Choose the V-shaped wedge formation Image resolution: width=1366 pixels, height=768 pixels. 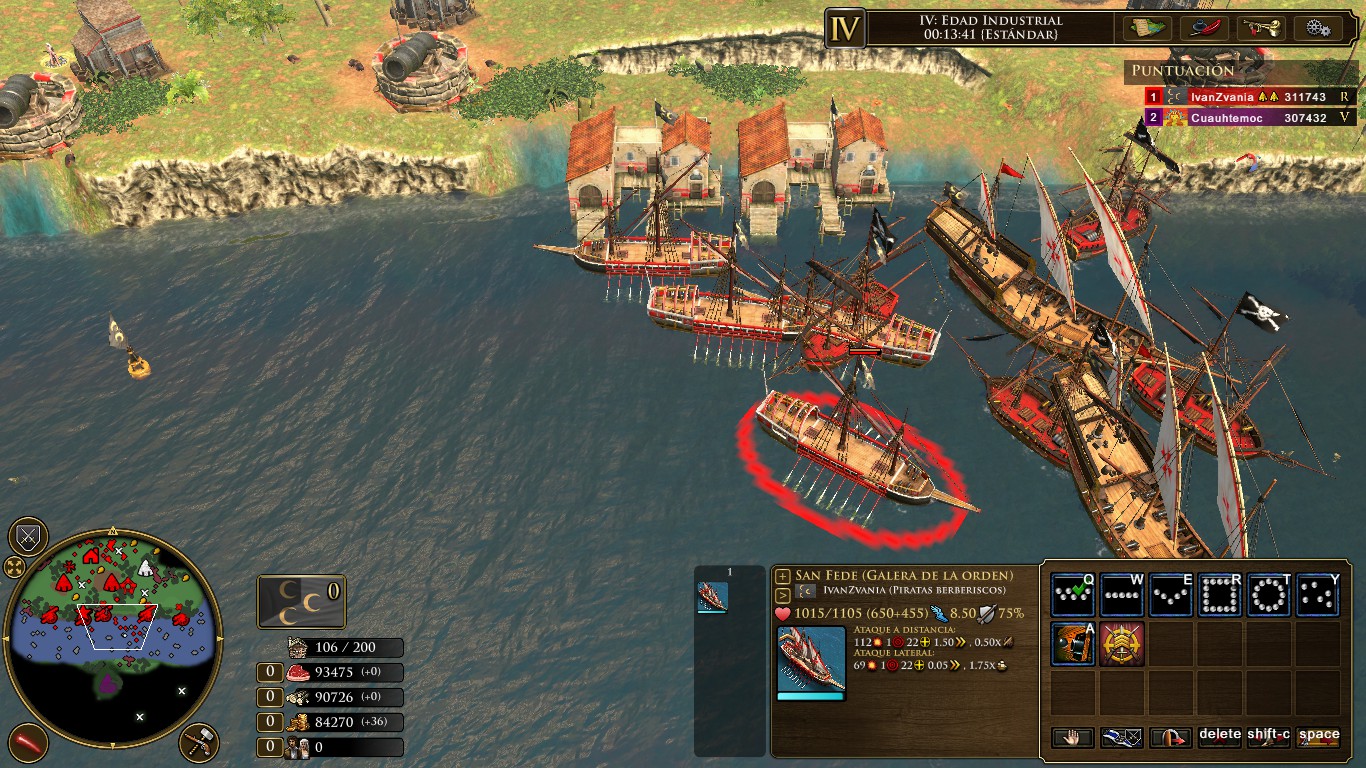point(1170,596)
